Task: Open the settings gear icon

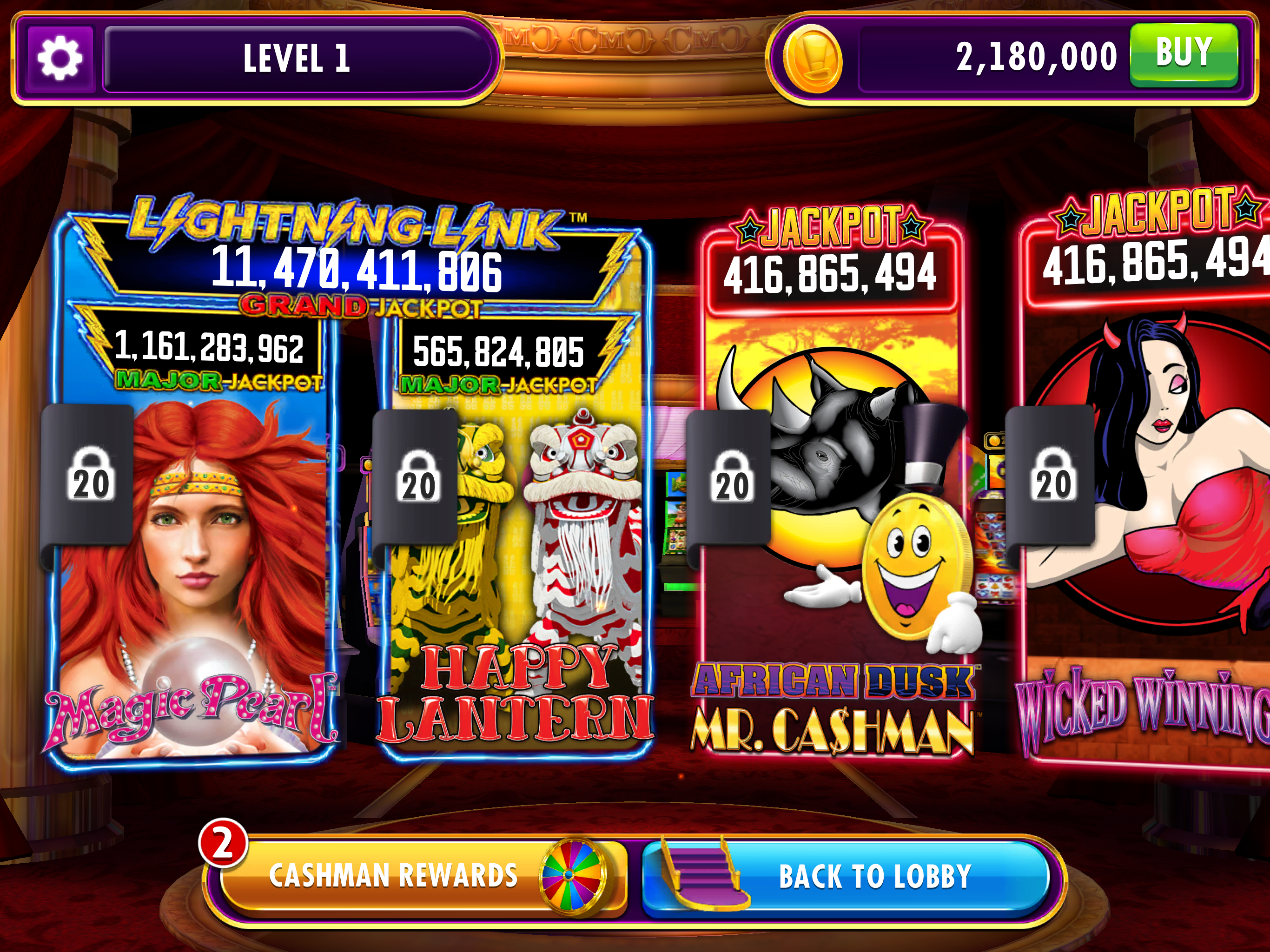Action: coord(60,59)
